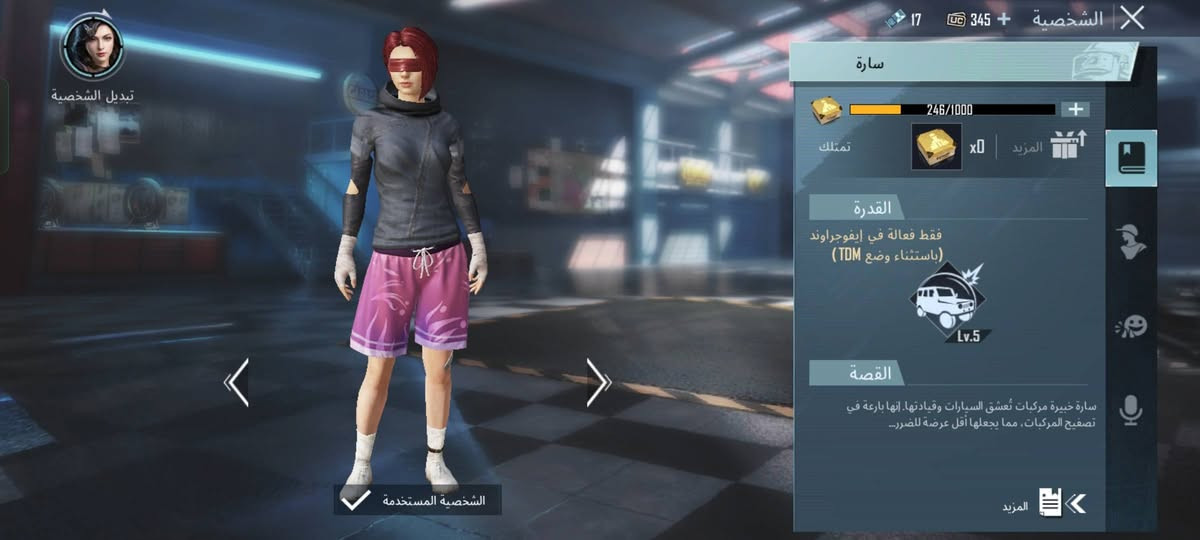The image size is (1200, 540).
Task: Open the gift box more option
Action: 1068,147
